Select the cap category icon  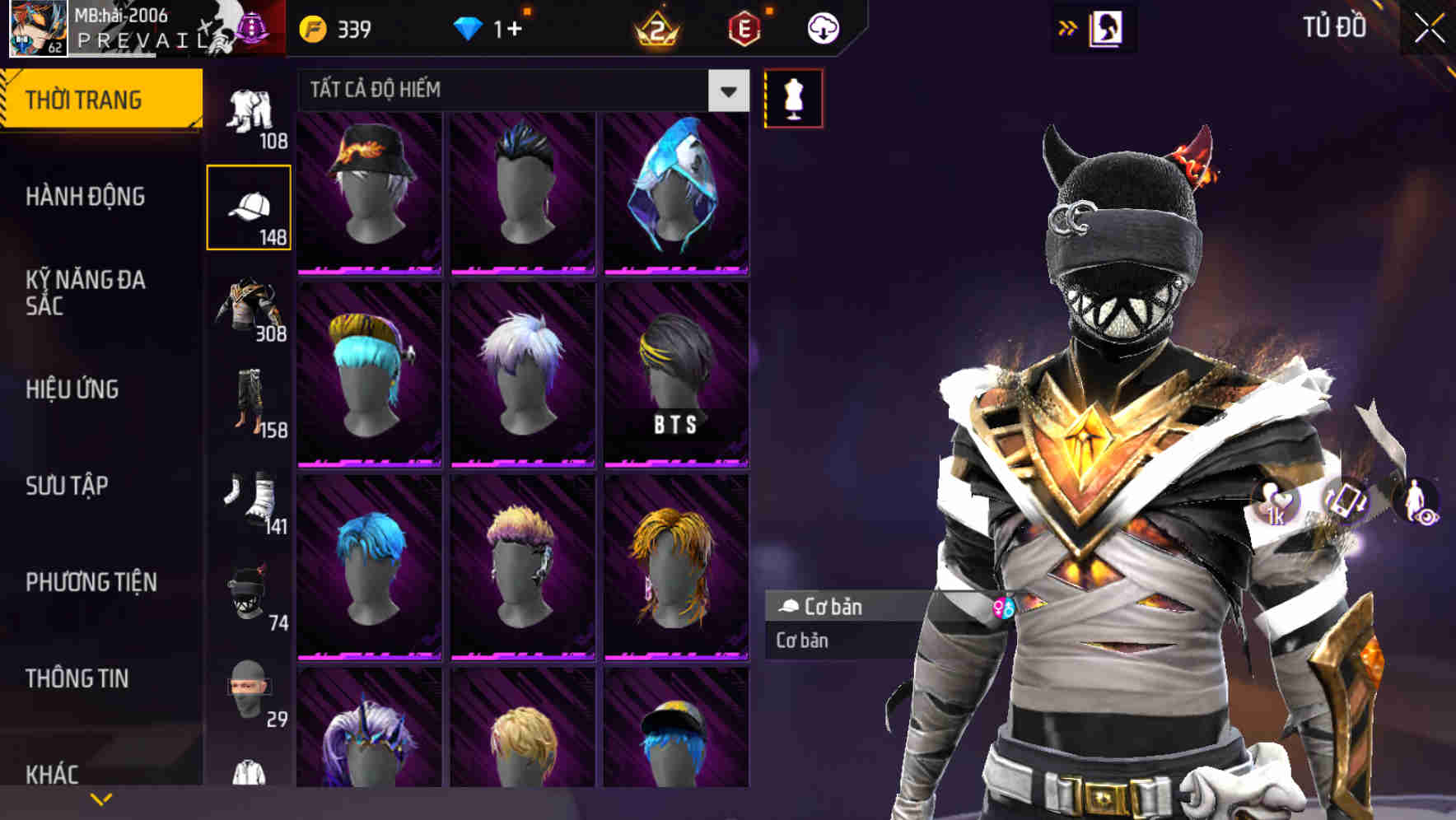[250, 206]
